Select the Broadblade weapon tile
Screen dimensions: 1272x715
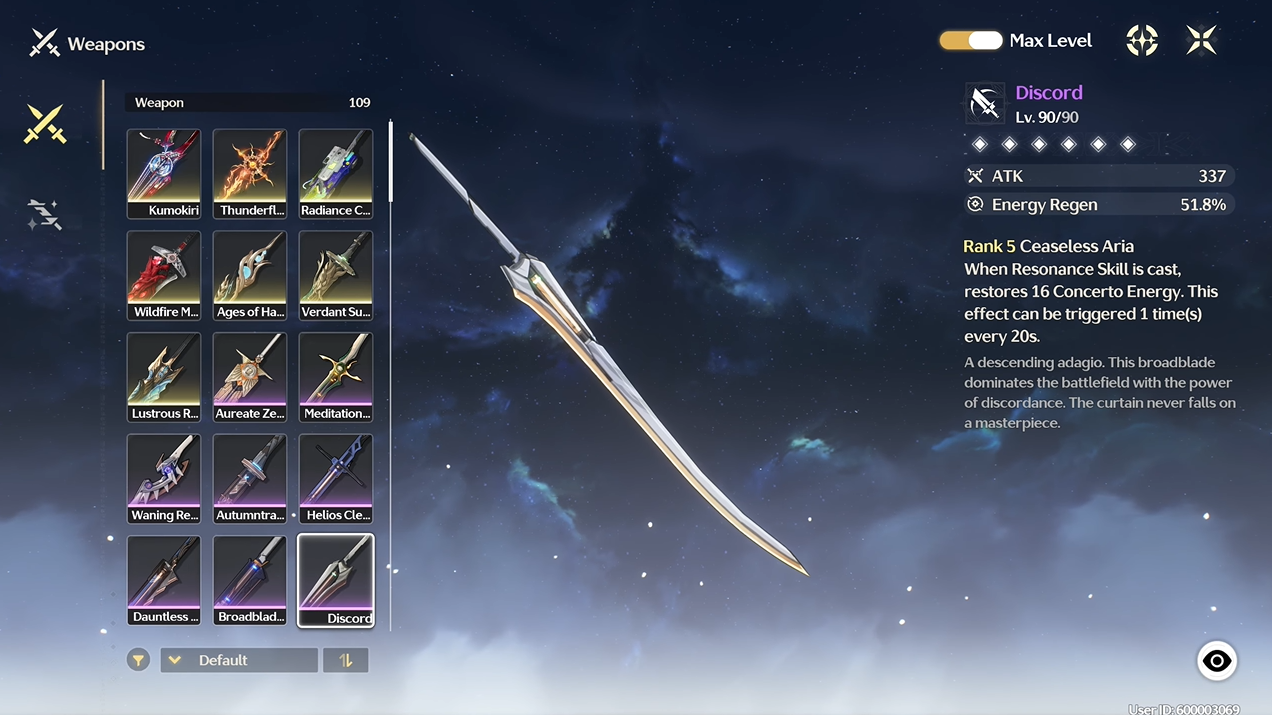coord(250,580)
